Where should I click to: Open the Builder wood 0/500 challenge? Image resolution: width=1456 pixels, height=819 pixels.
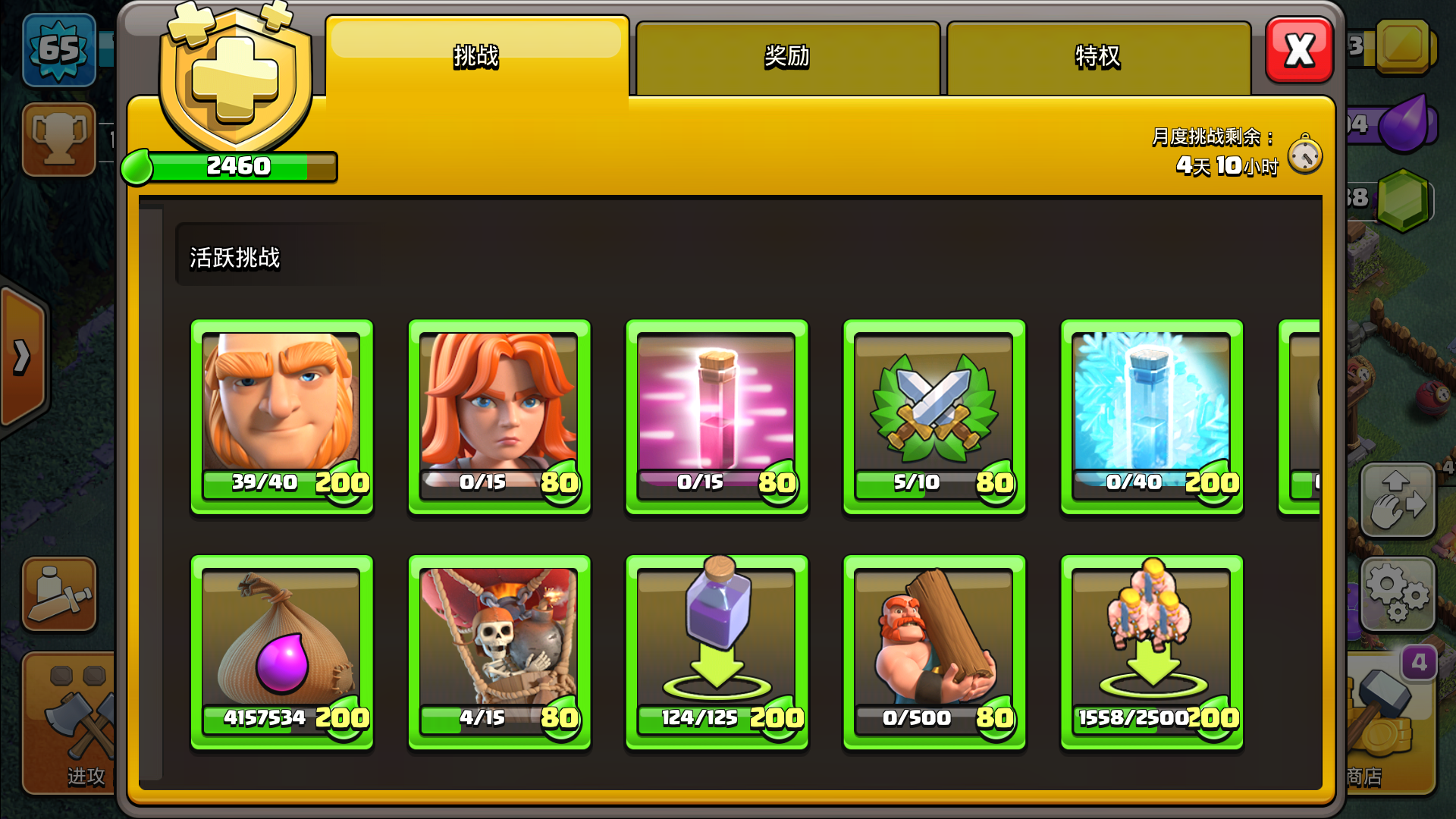[x=934, y=654]
